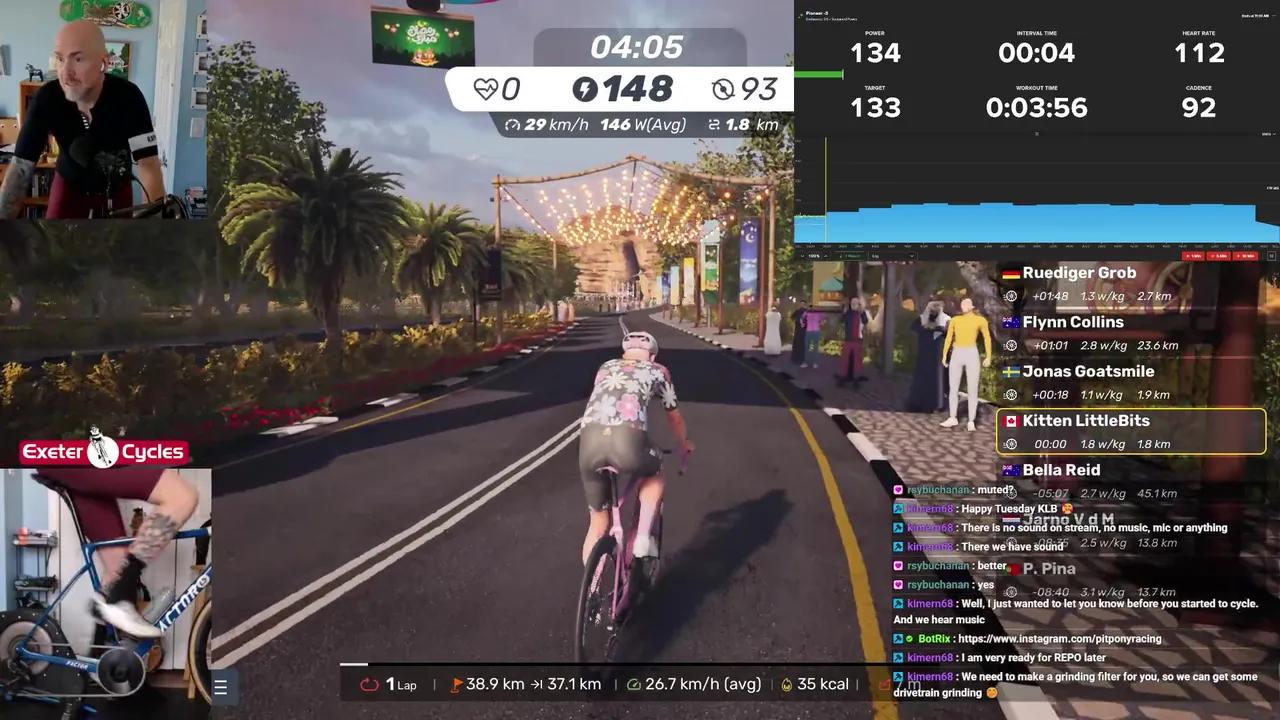
Task: Click the heart rate icon in the HUD
Action: pos(487,89)
